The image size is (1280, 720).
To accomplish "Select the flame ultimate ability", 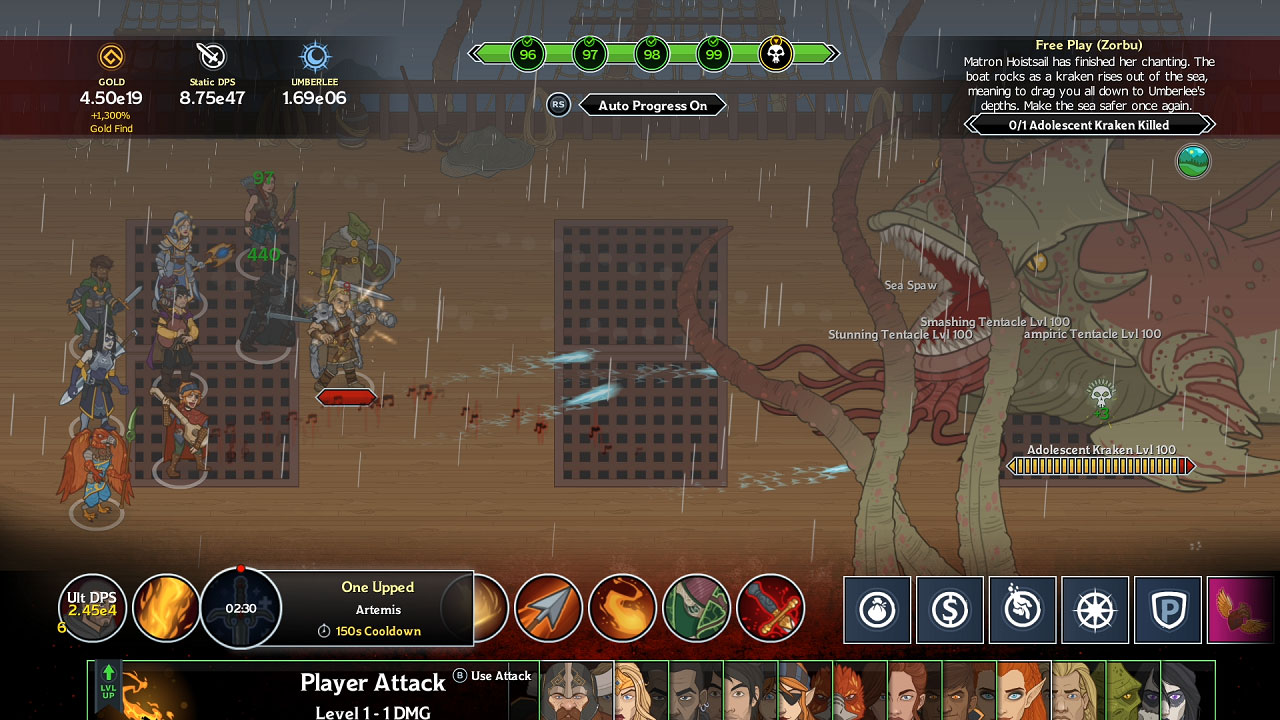I will point(166,607).
